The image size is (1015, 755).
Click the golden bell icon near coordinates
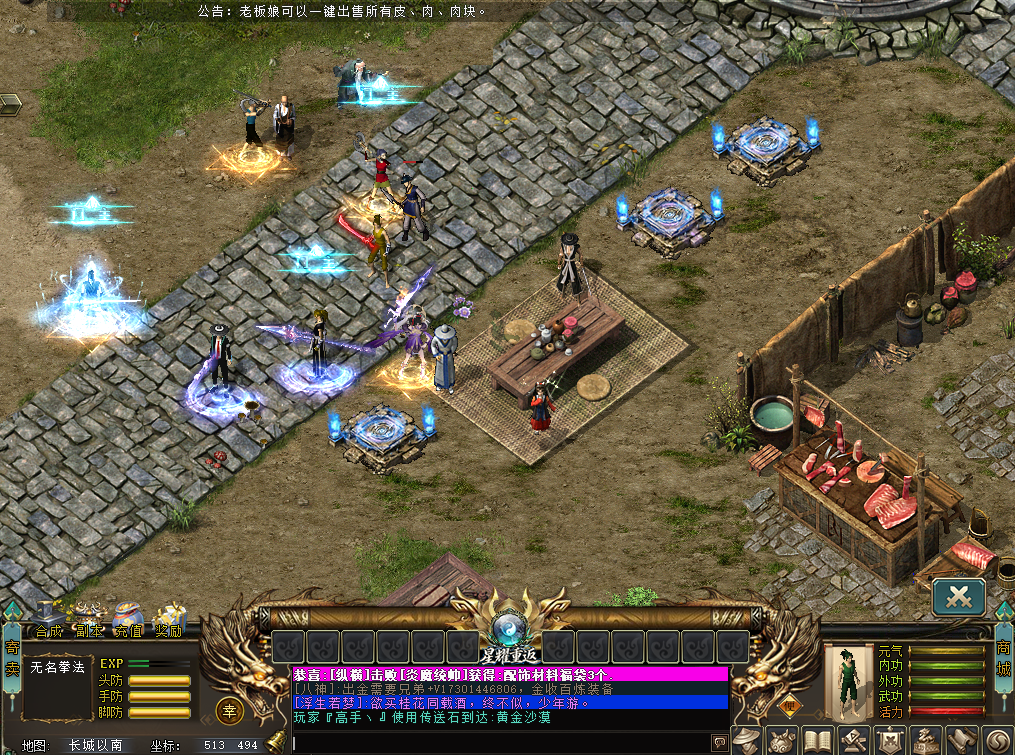pyautogui.click(x=275, y=743)
